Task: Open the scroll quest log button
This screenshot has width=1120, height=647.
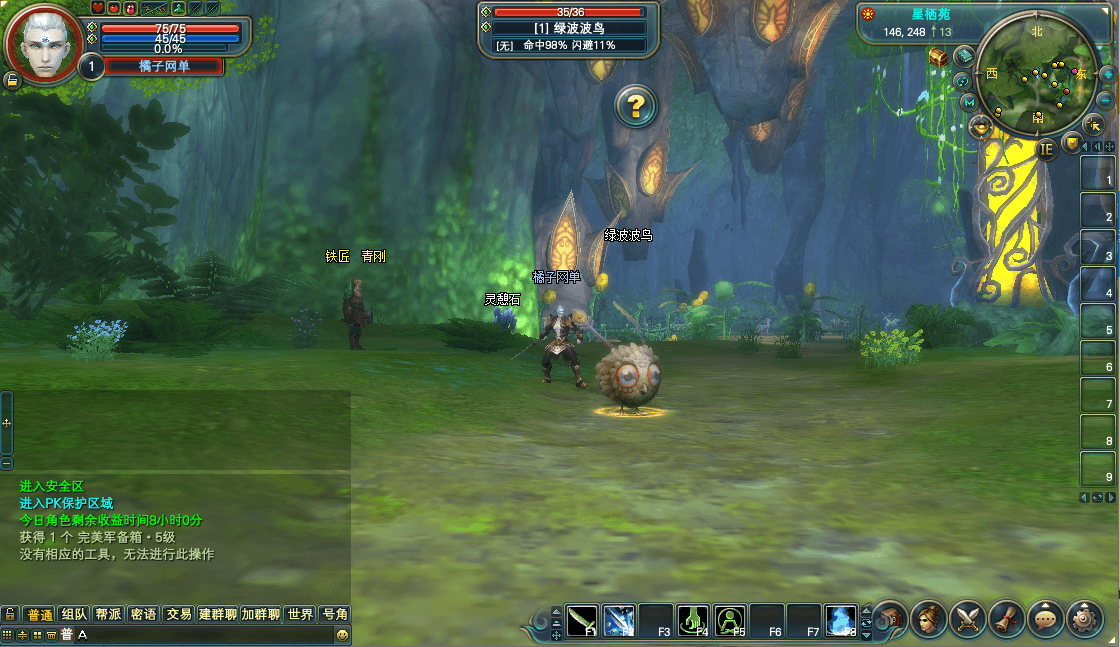Action: [1007, 620]
